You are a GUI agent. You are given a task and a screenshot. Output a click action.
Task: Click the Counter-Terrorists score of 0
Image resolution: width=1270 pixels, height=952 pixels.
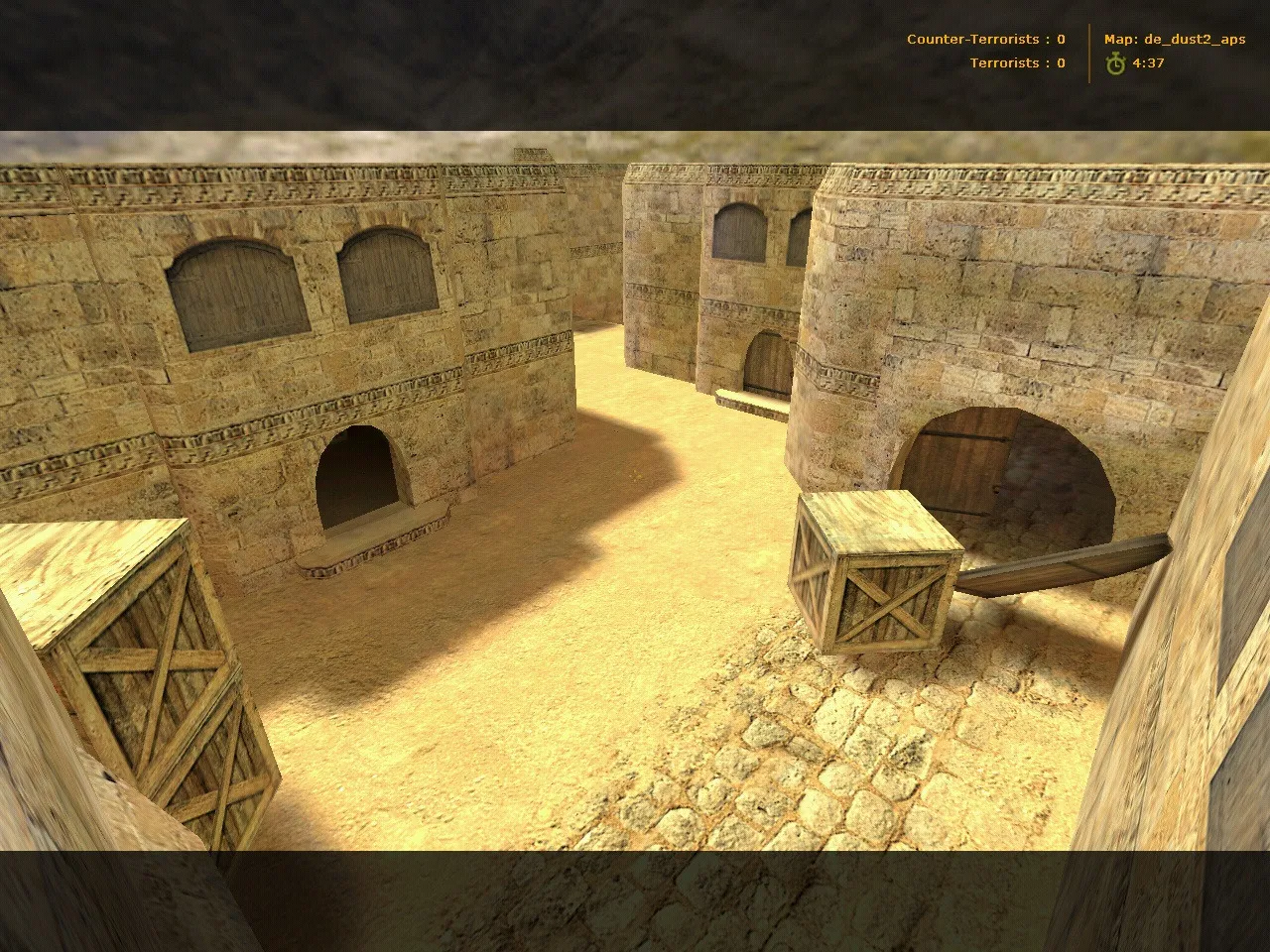pyautogui.click(x=1060, y=39)
